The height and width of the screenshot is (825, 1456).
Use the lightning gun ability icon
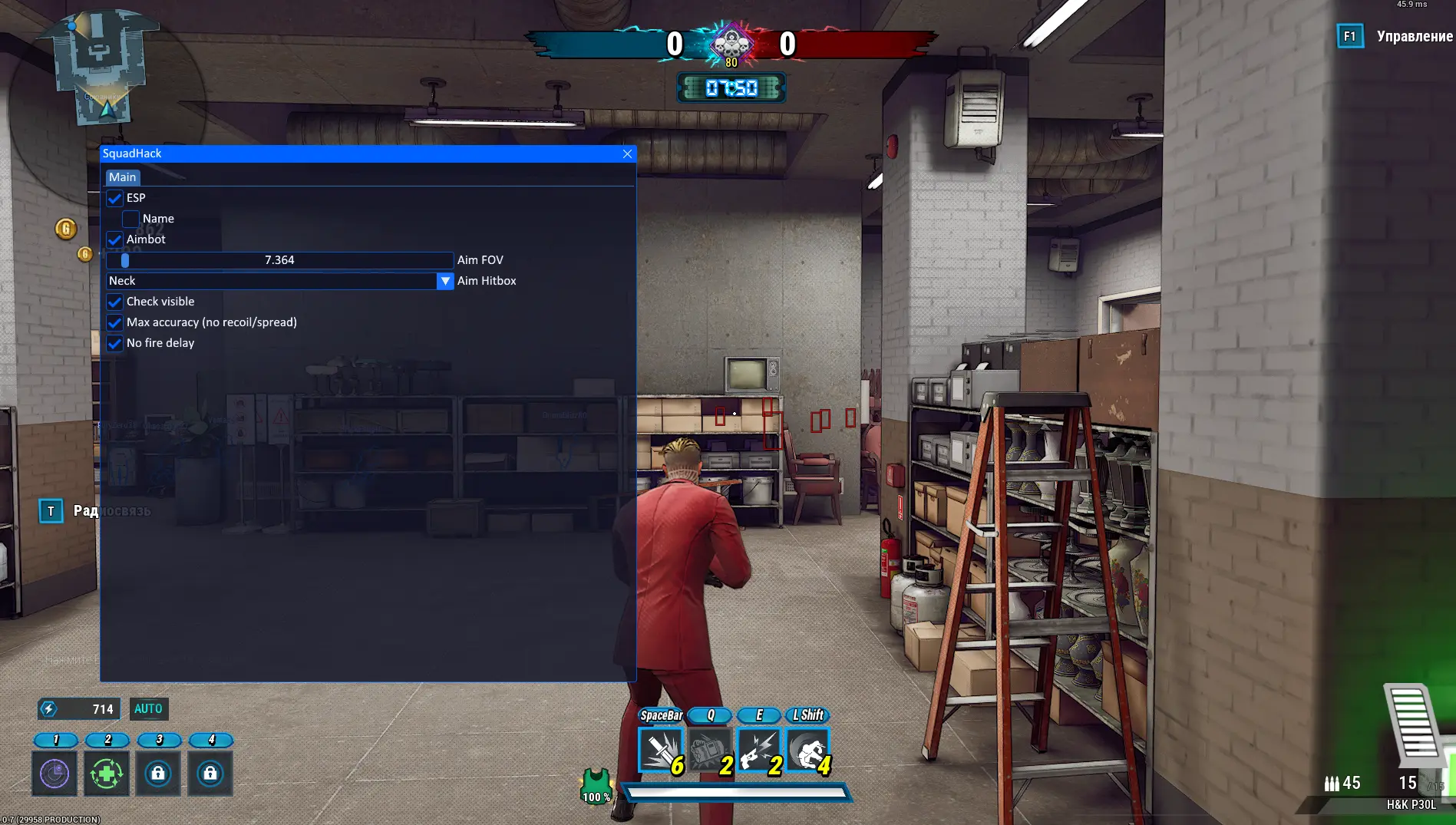click(x=759, y=750)
